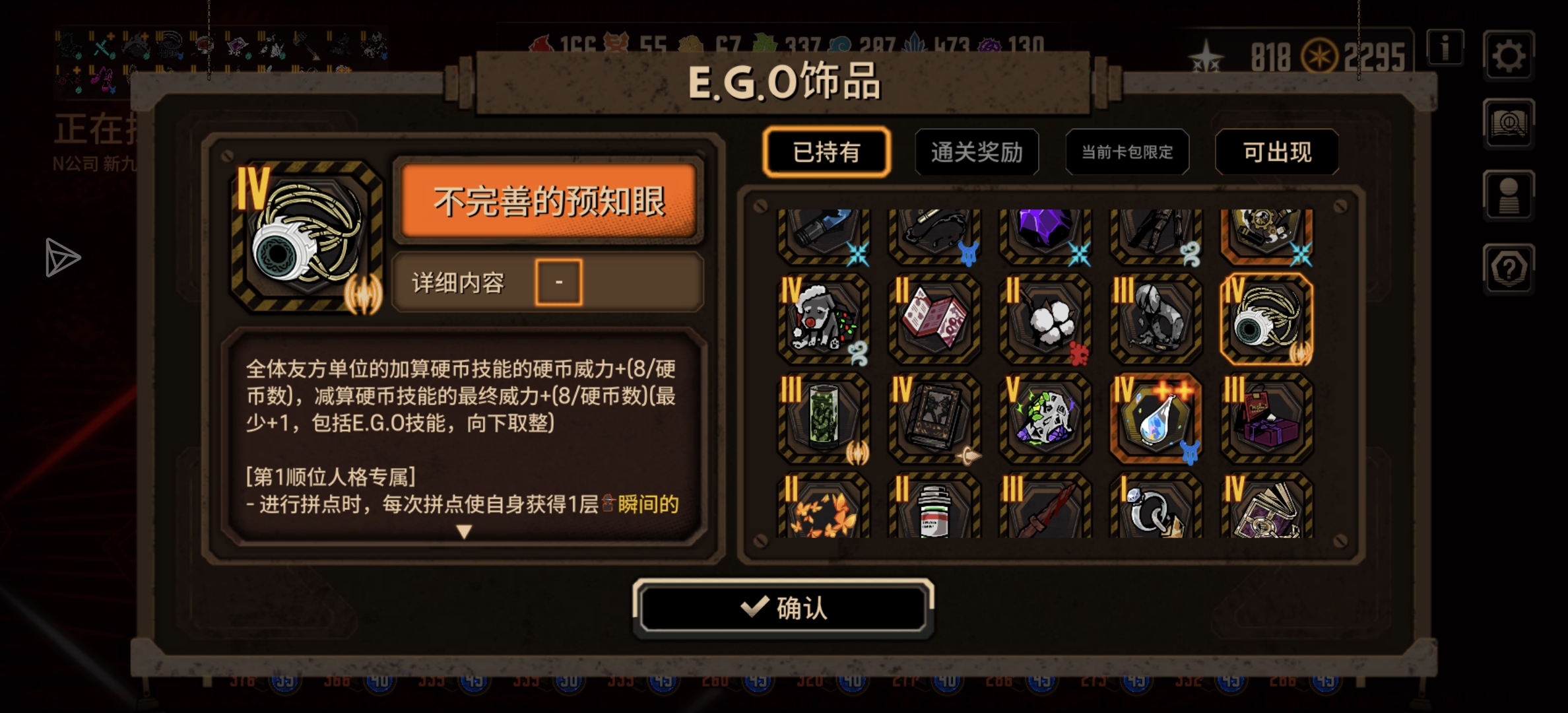Toggle the 通关奖励 filter
Viewport: 1568px width, 713px height.
[977, 152]
